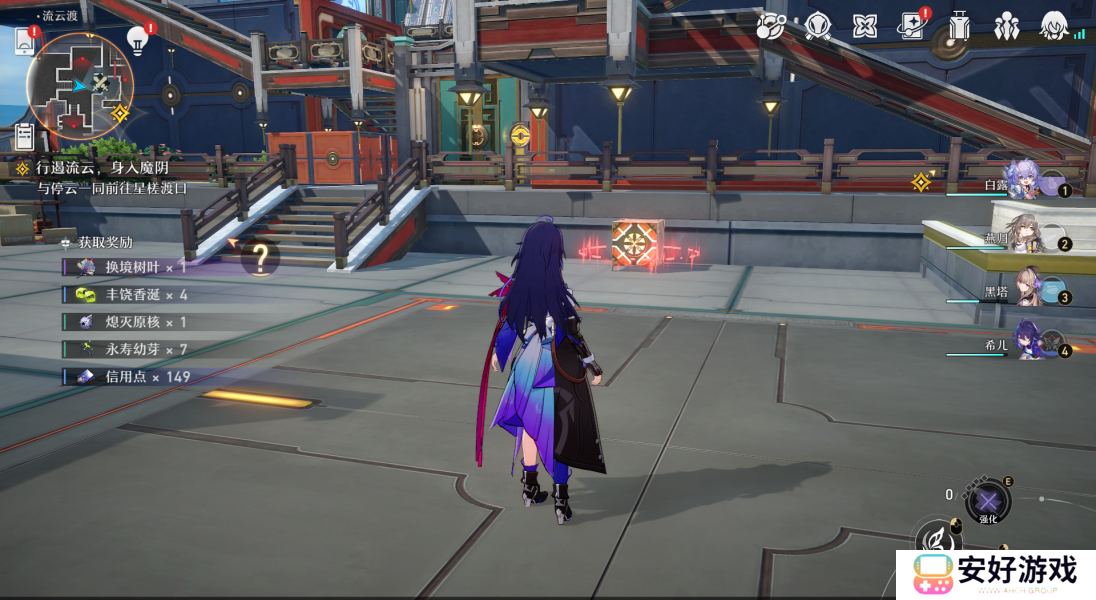Image resolution: width=1096 pixels, height=600 pixels.
Task: Activate the 强化 technique skill button
Action: [987, 501]
